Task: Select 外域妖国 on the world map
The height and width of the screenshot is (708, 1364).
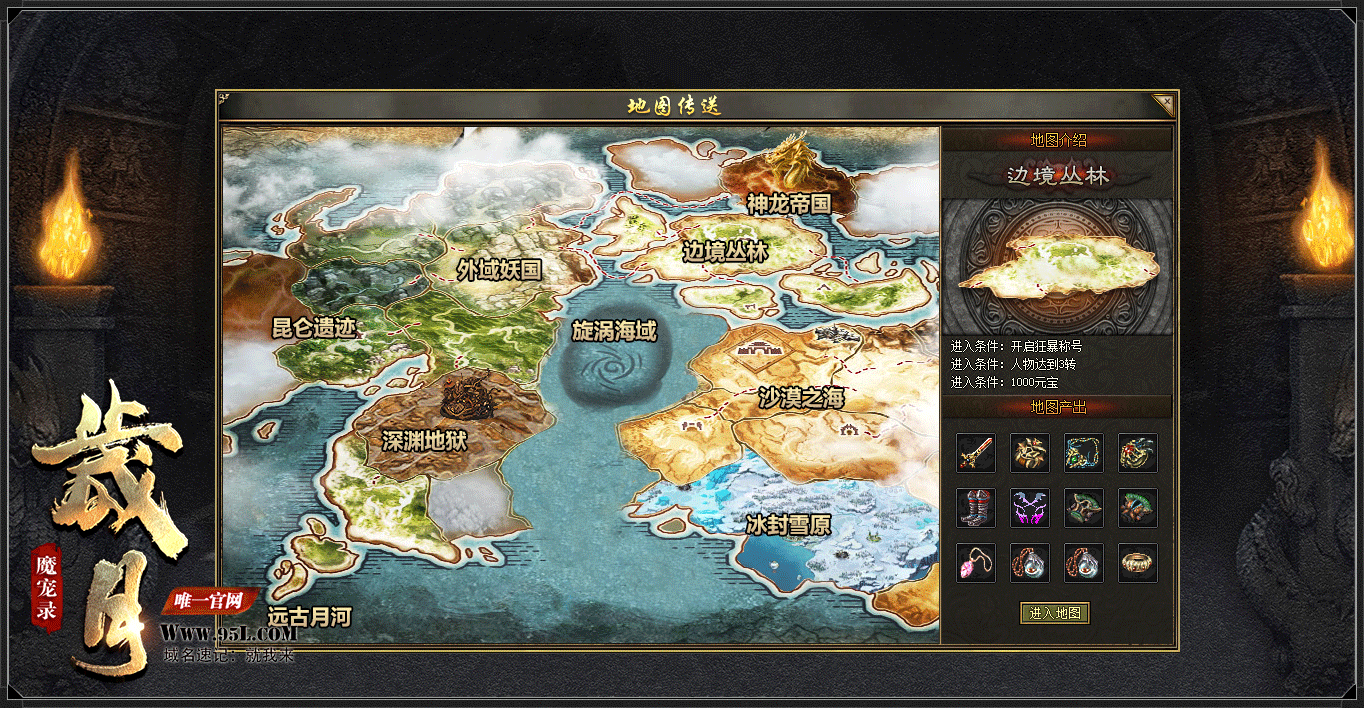Action: [x=499, y=269]
